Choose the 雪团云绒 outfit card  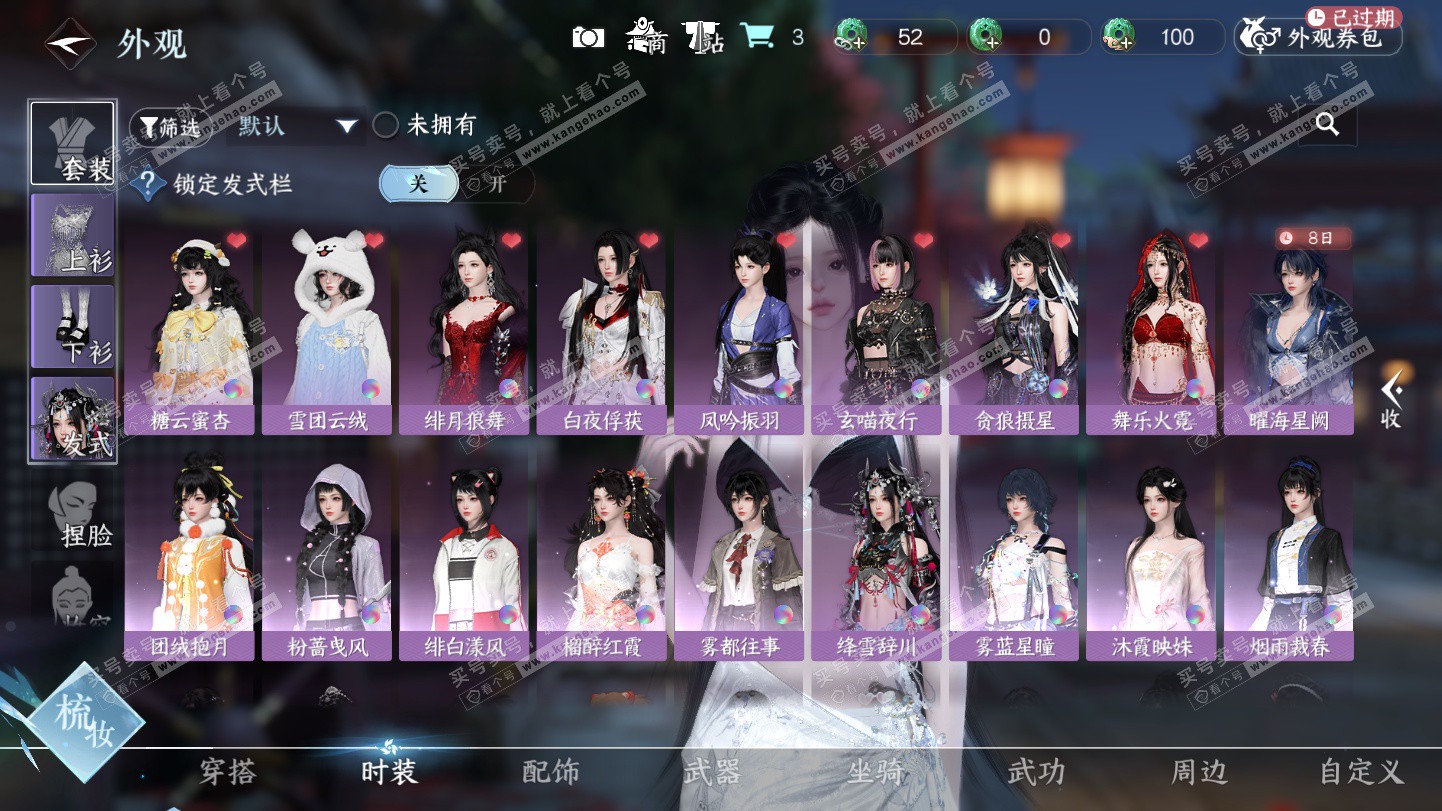click(327, 330)
